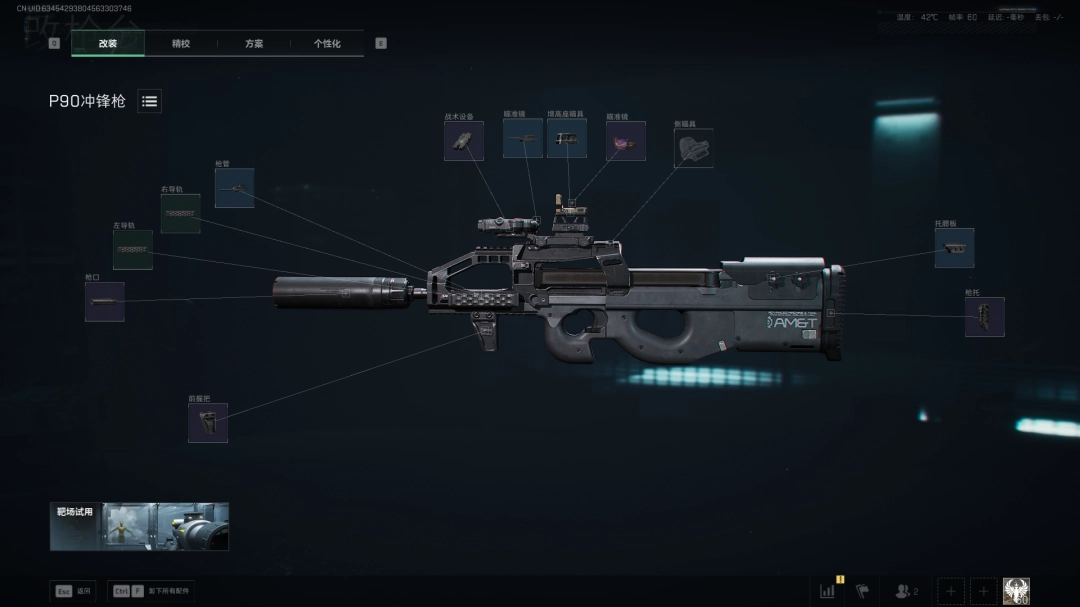Open the 枪托 stock slot
The image size is (1080, 607).
[x=984, y=317]
